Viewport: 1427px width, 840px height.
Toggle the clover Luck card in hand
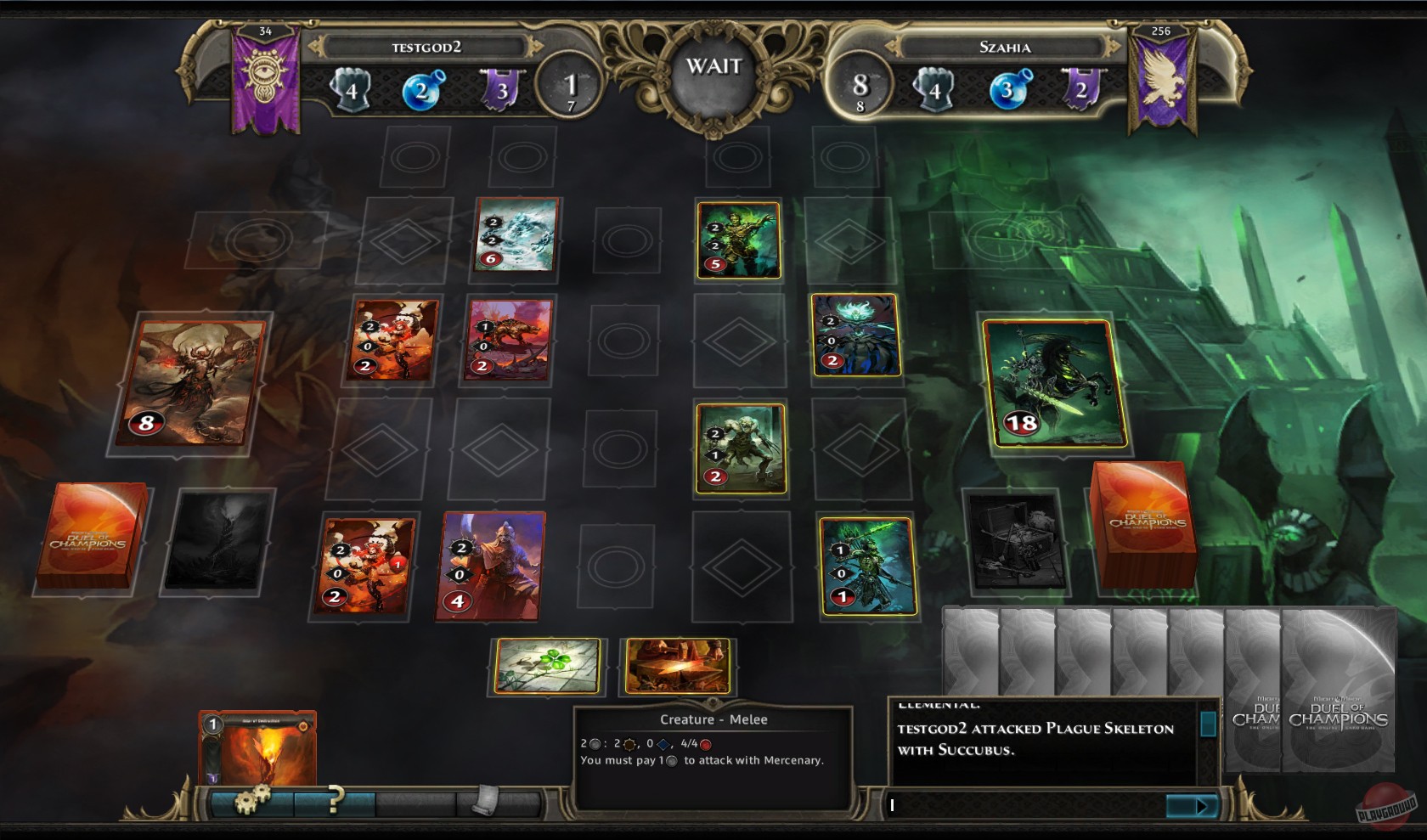coord(548,667)
